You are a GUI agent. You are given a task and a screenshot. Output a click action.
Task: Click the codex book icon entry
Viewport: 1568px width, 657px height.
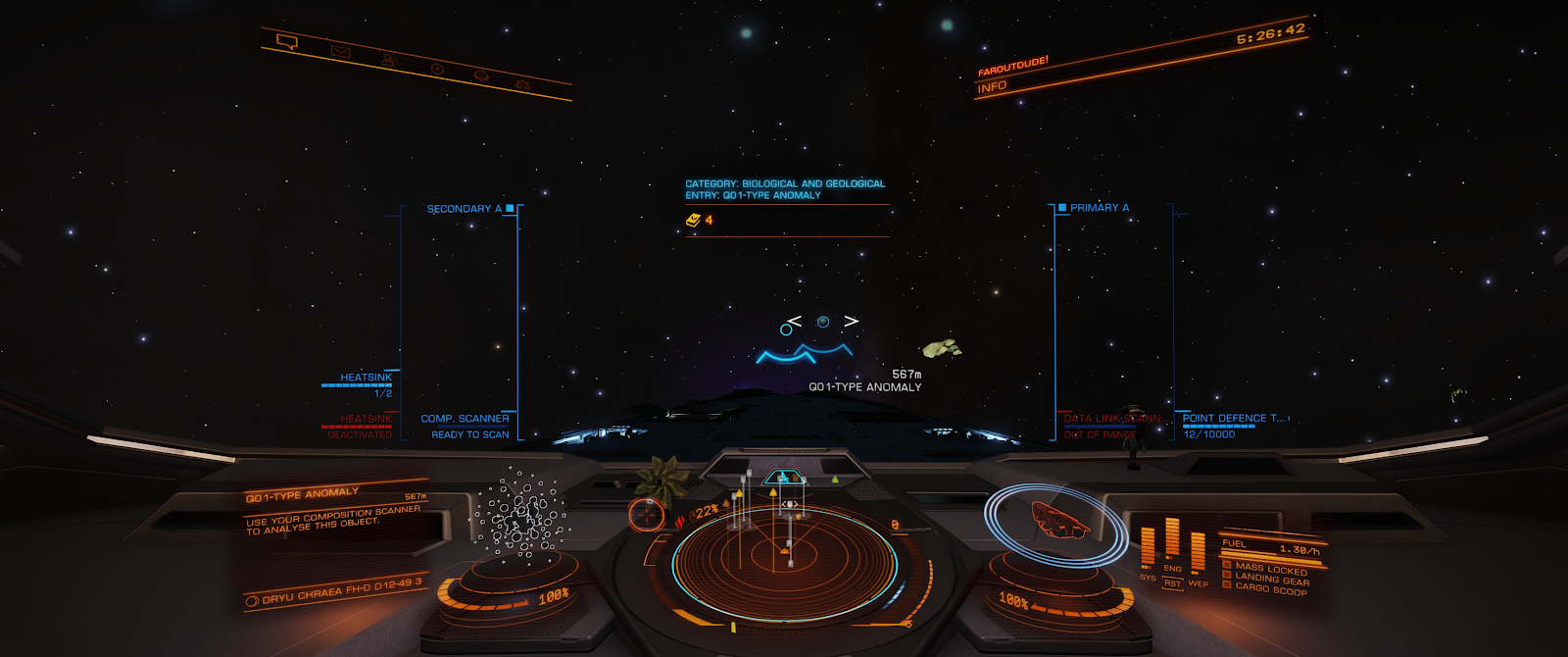694,221
